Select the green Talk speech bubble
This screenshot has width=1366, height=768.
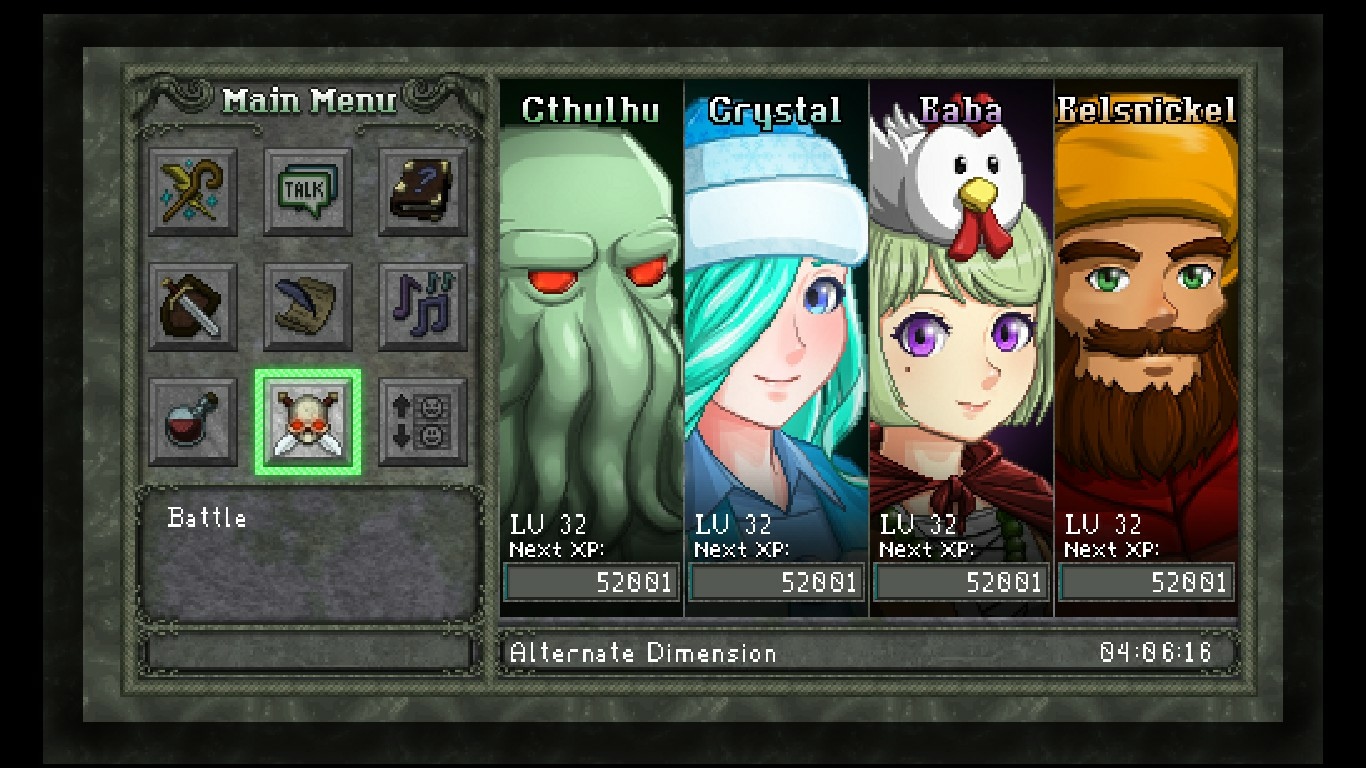(308, 191)
